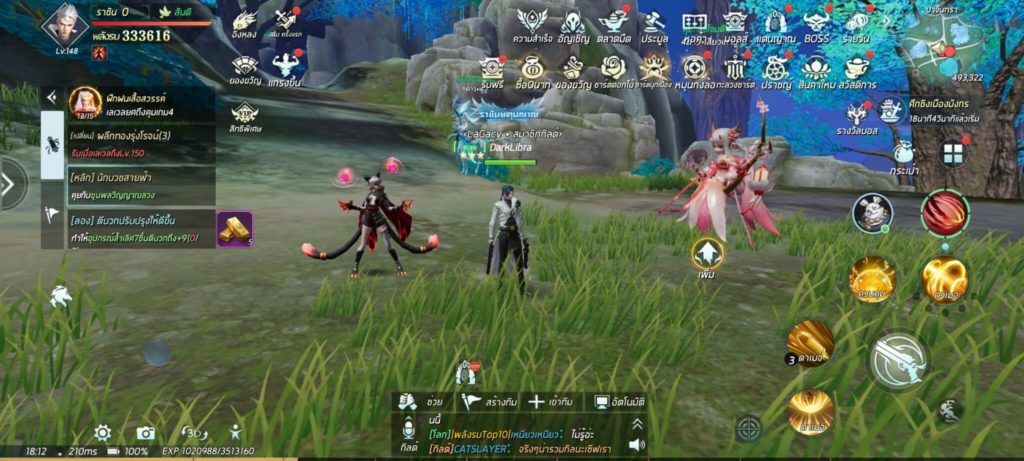The image size is (1024, 461).
Task: Collapse the quest tracker with the arrow
Action: [51, 98]
